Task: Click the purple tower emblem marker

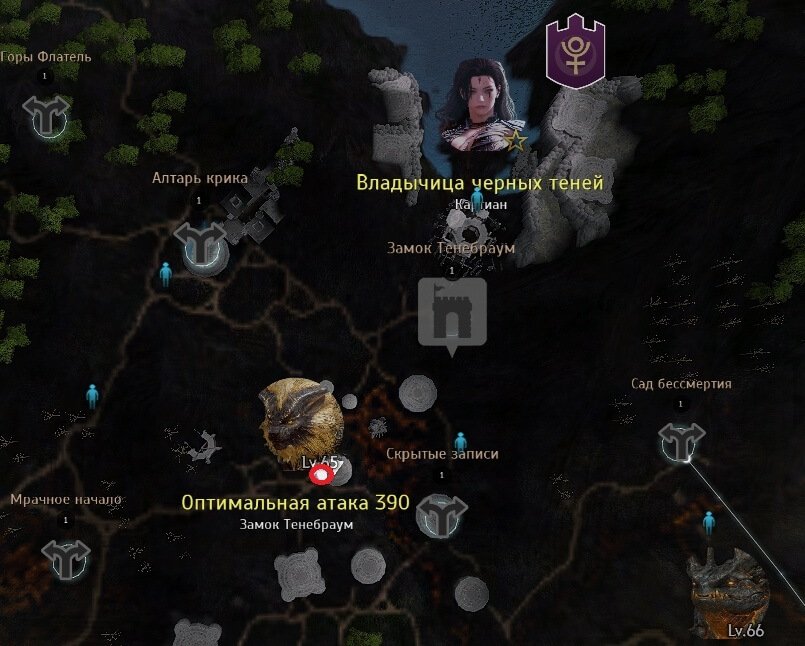Action: point(577,54)
